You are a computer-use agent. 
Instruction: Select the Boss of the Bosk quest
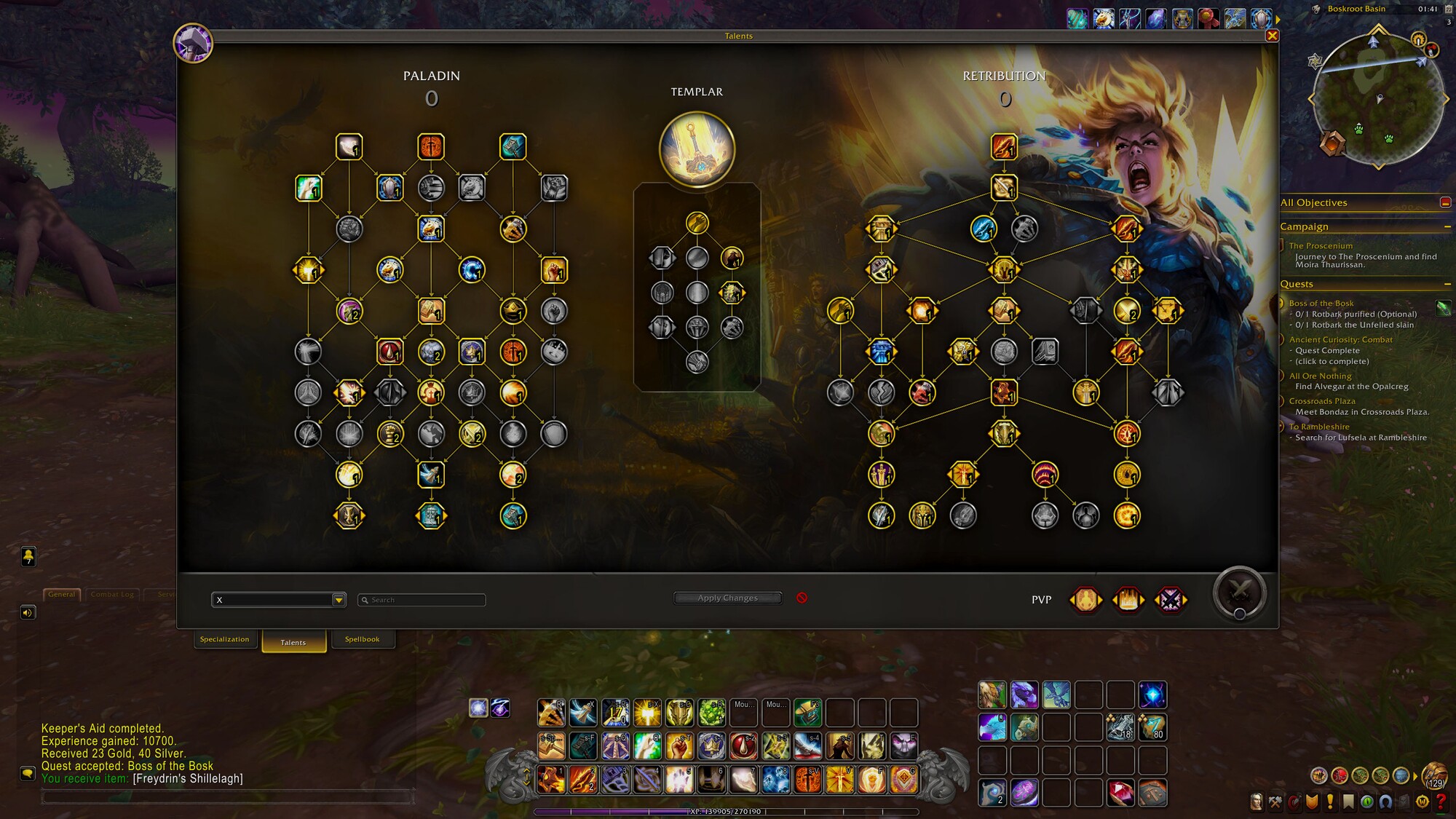pos(1321,303)
